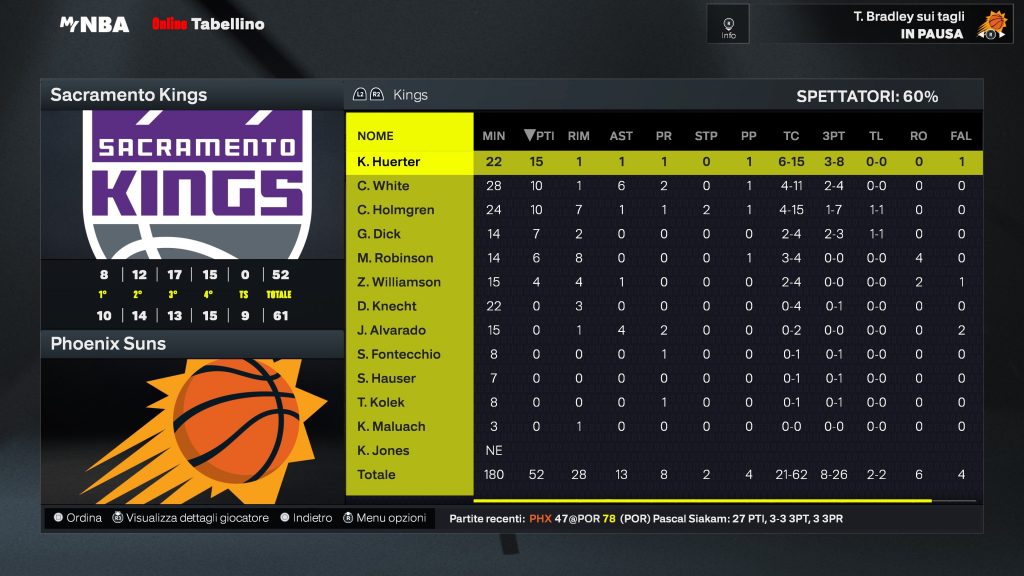
Task: Pick G. Dick from the player list
Action: (x=379, y=234)
